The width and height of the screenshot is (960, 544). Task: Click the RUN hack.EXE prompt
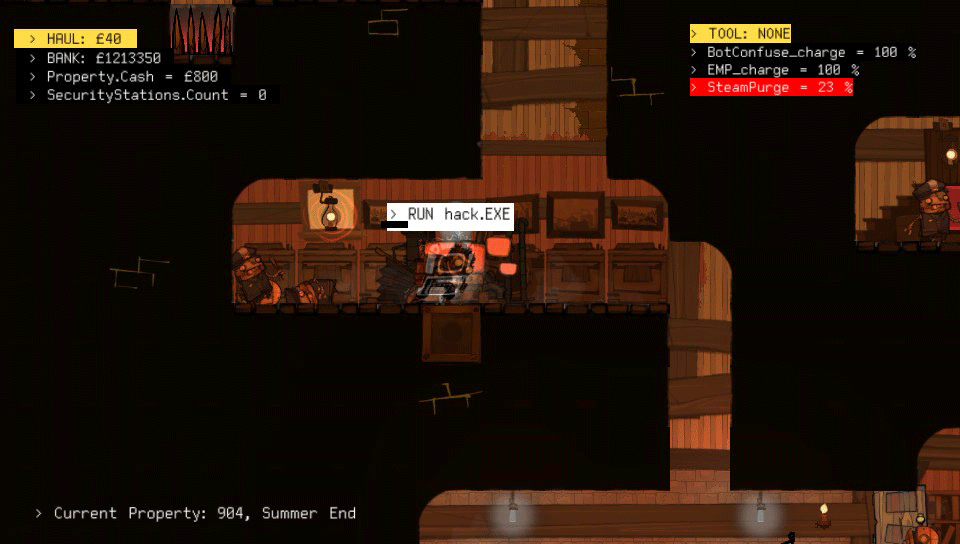tap(450, 215)
